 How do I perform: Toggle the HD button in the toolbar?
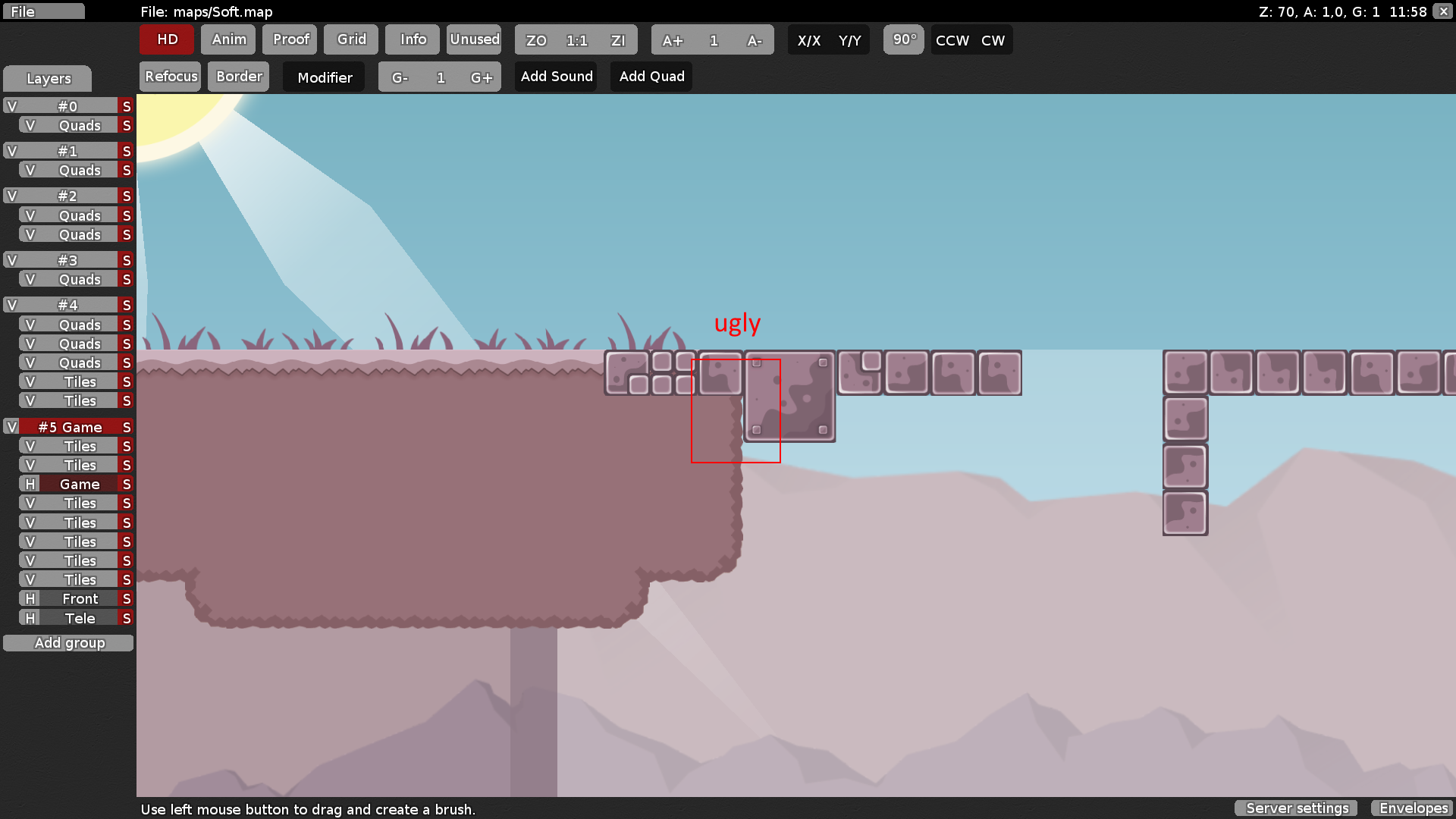[x=166, y=39]
